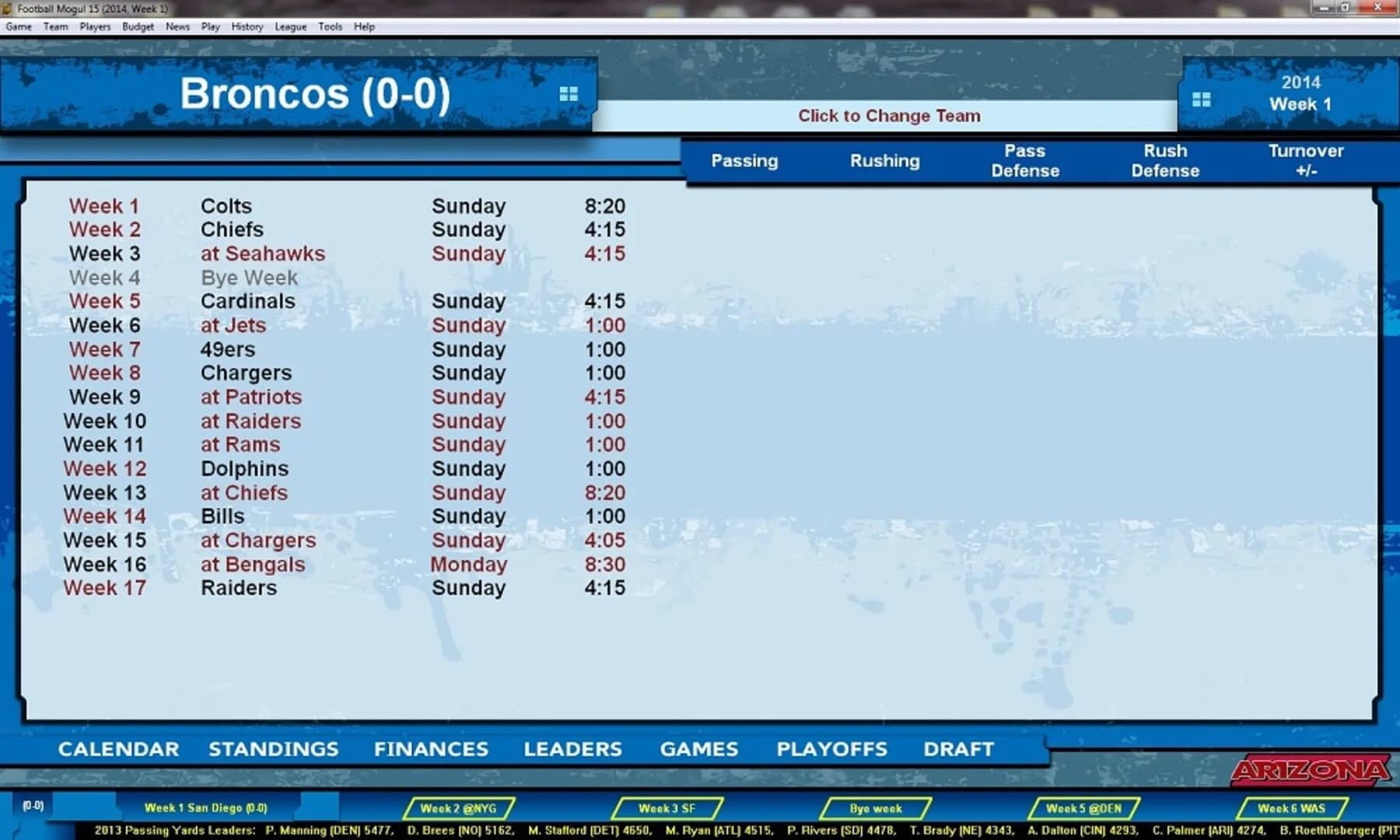
Task: Switch to the DRAFT tab
Action: click(x=959, y=749)
